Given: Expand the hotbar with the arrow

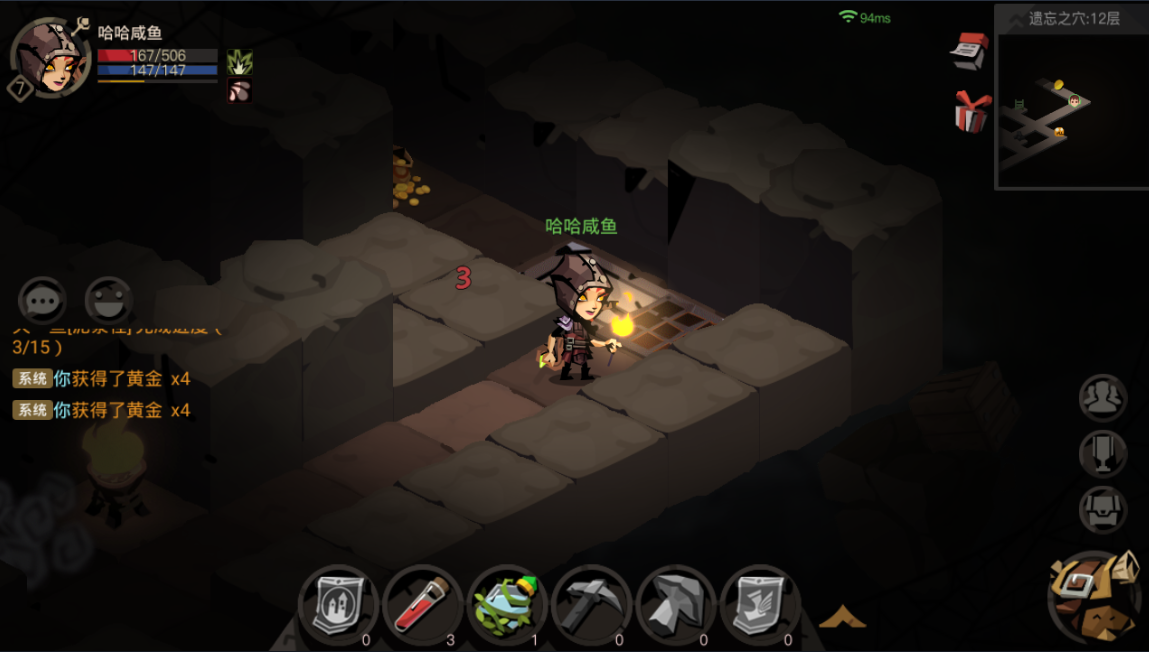Looking at the screenshot, I should point(842,617).
